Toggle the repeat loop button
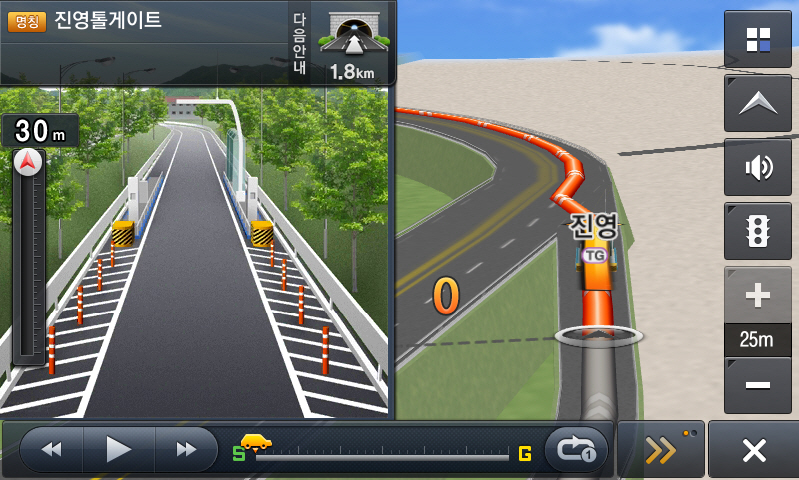799x480 pixels. tap(576, 450)
